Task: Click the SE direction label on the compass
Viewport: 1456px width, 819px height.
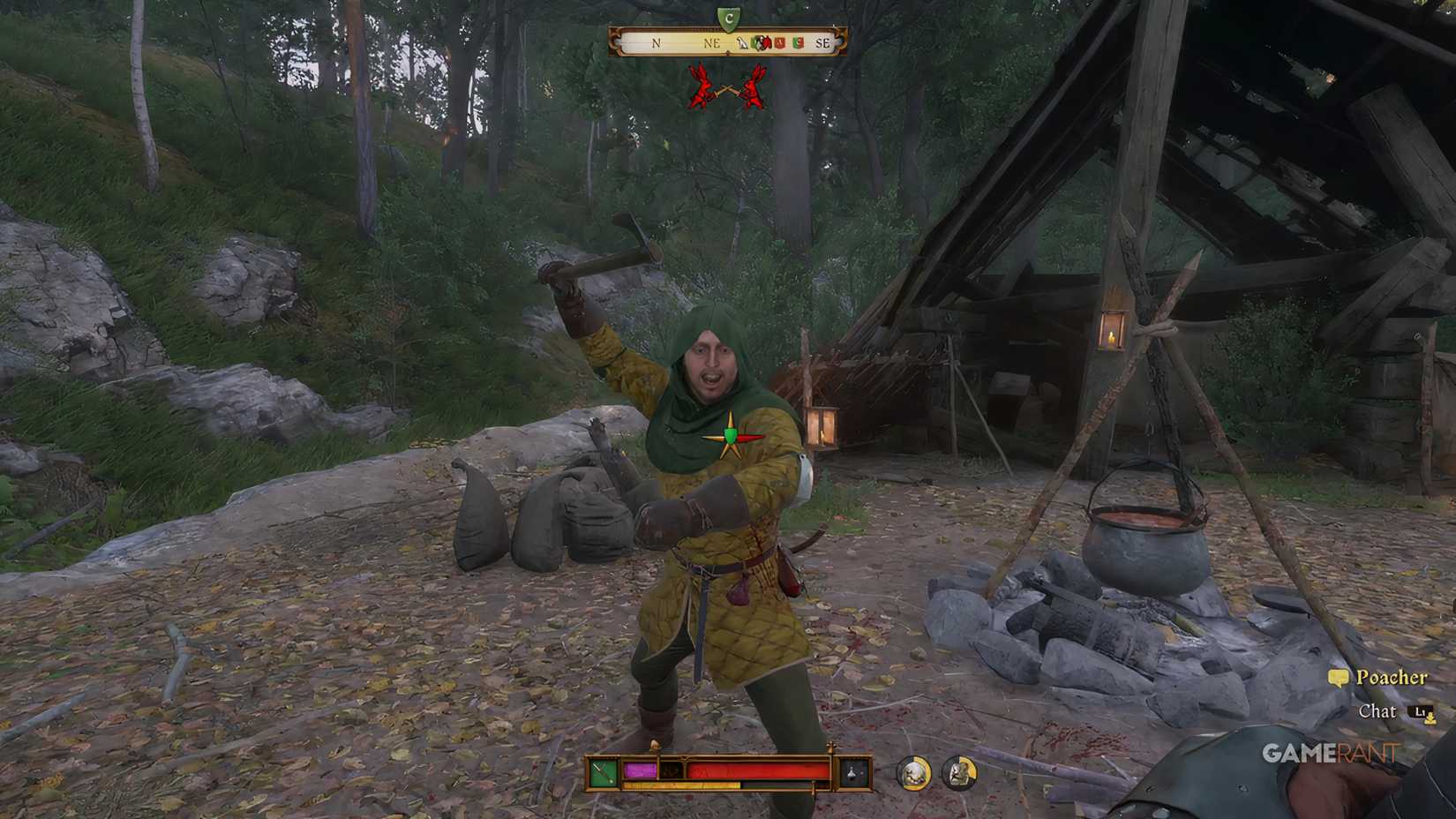Action: [x=823, y=42]
